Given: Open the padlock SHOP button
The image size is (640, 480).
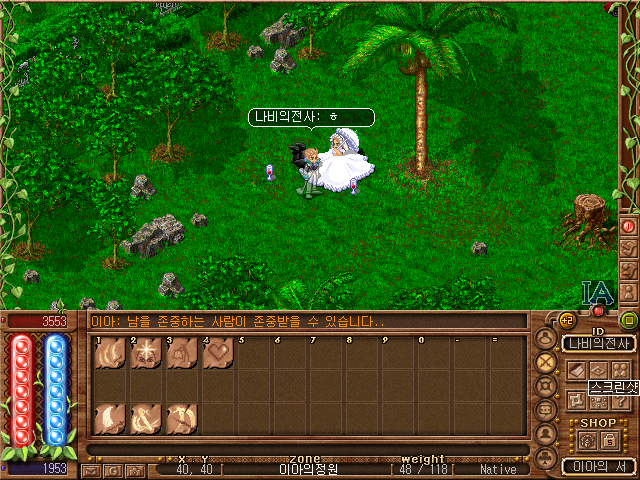Looking at the screenshot, I should 609,440.
